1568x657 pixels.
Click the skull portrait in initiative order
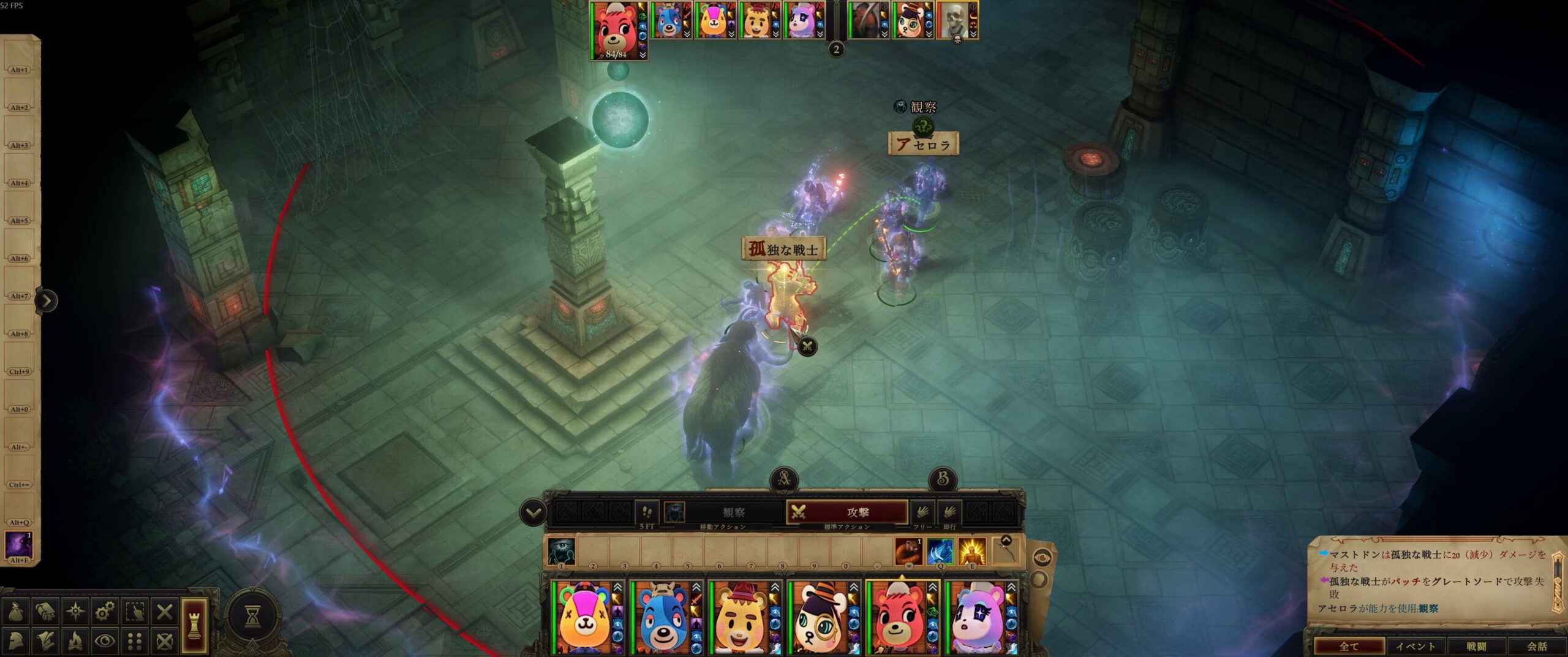[954, 20]
